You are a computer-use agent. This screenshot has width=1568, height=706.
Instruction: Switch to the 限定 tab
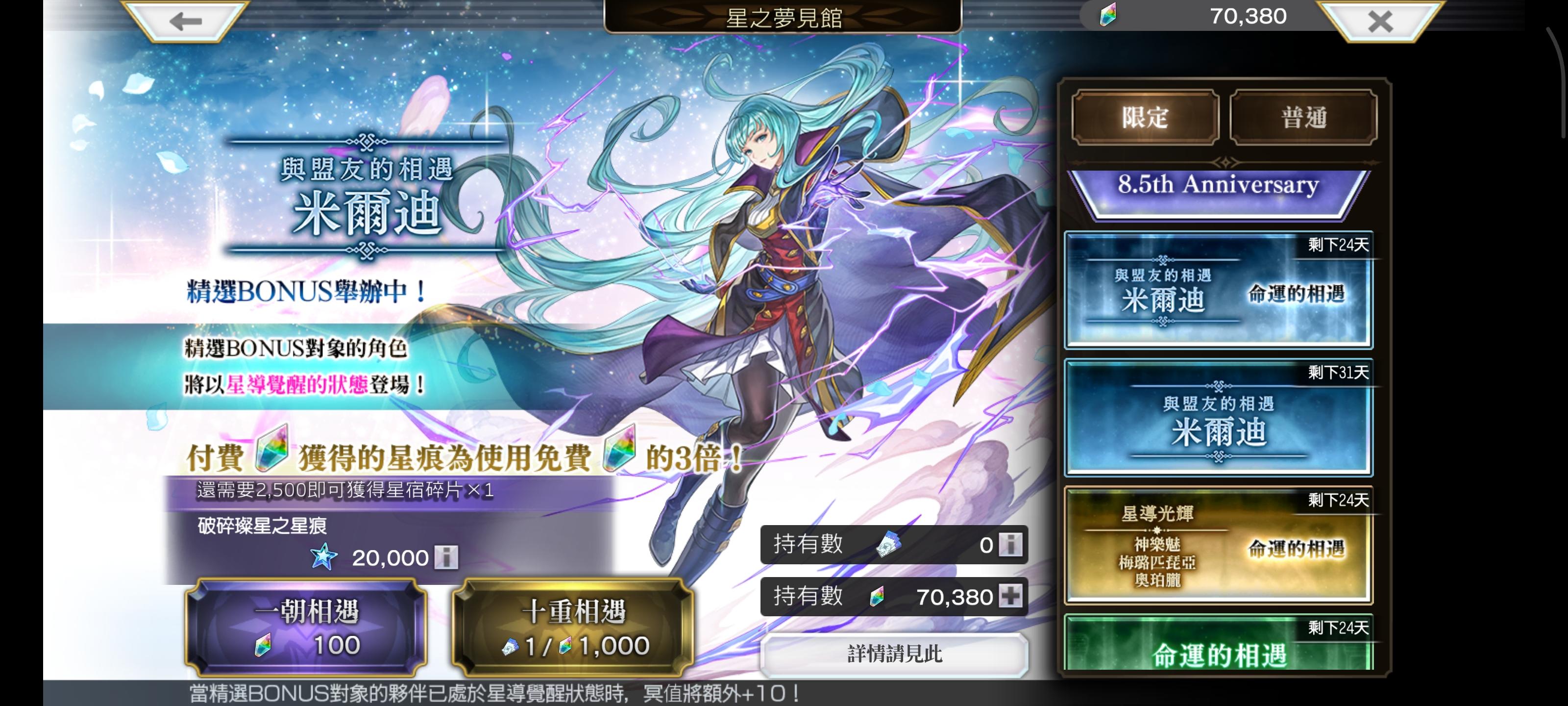[1146, 118]
